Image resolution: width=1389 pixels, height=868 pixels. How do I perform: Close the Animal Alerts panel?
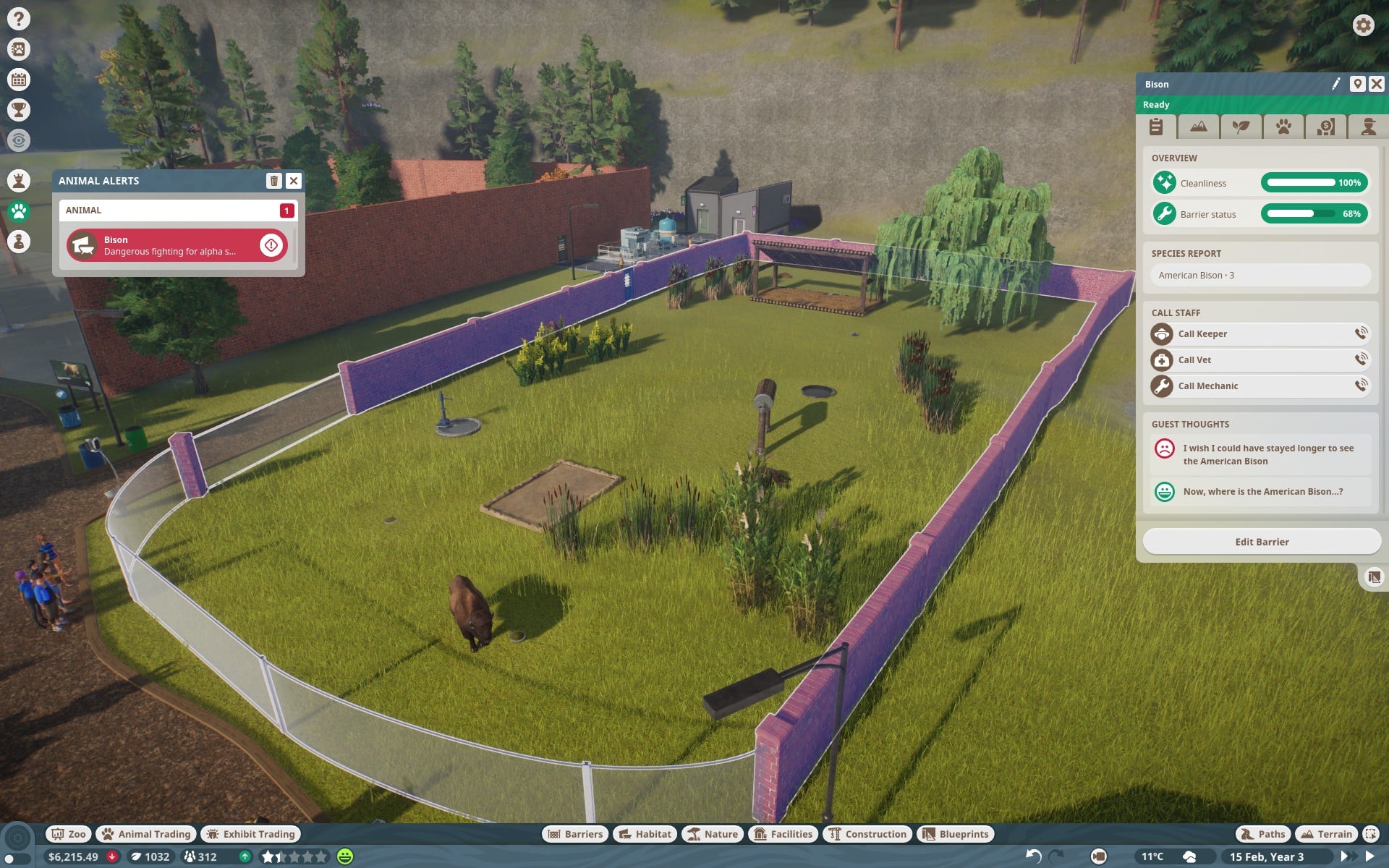click(293, 181)
